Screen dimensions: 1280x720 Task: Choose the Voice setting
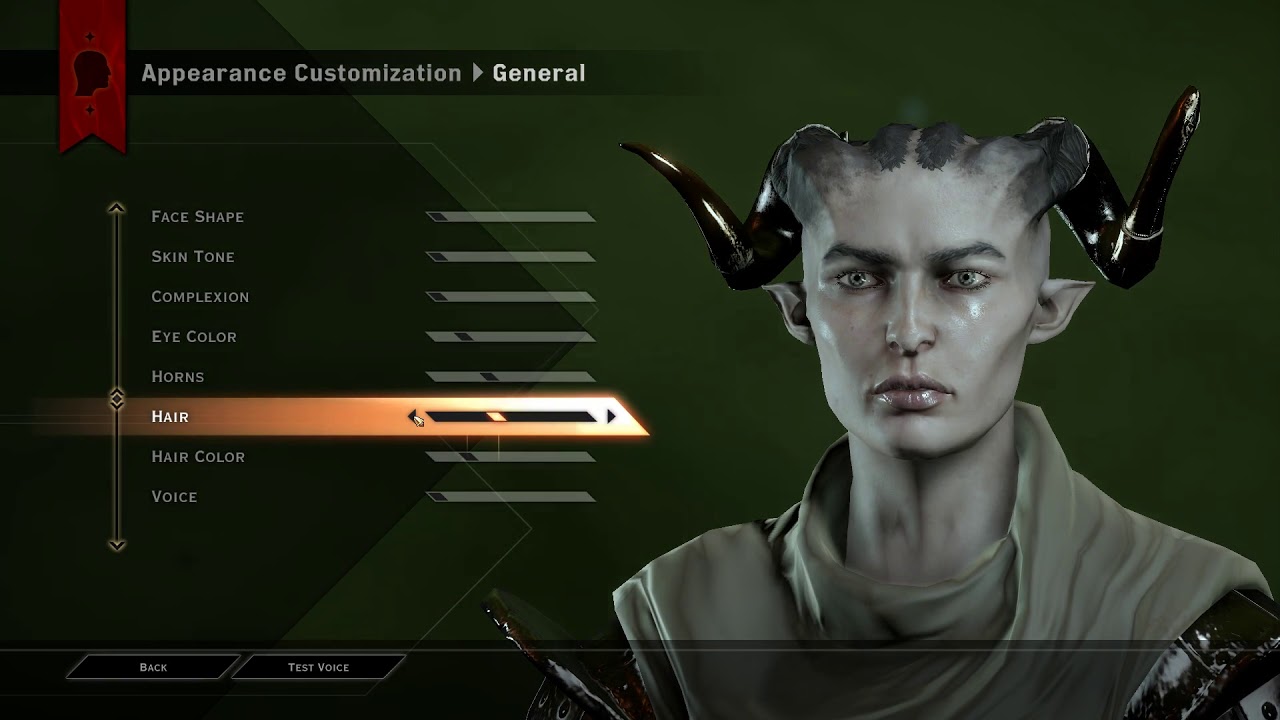[x=174, y=497]
